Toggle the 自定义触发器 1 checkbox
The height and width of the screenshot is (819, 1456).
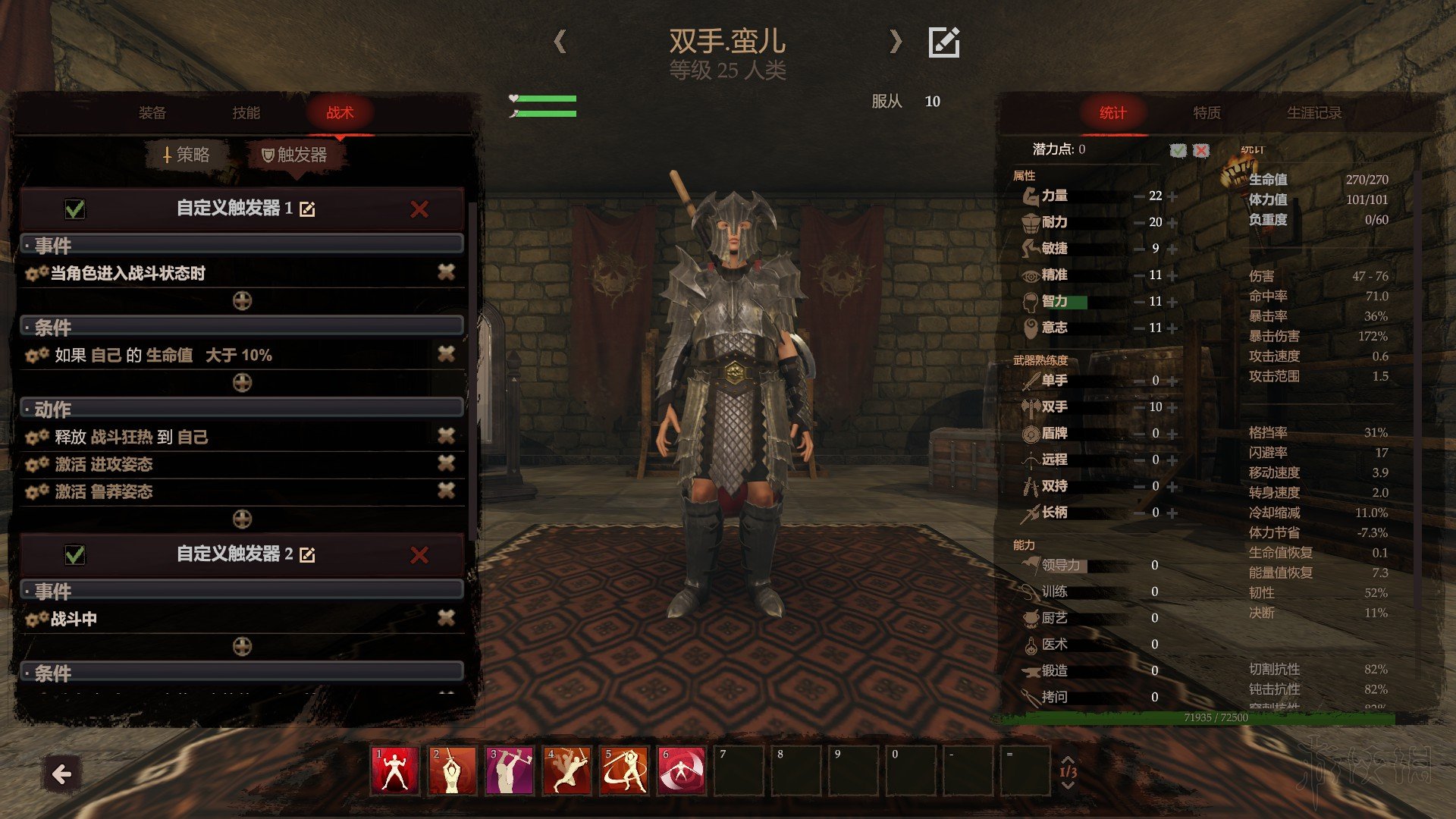[75, 209]
